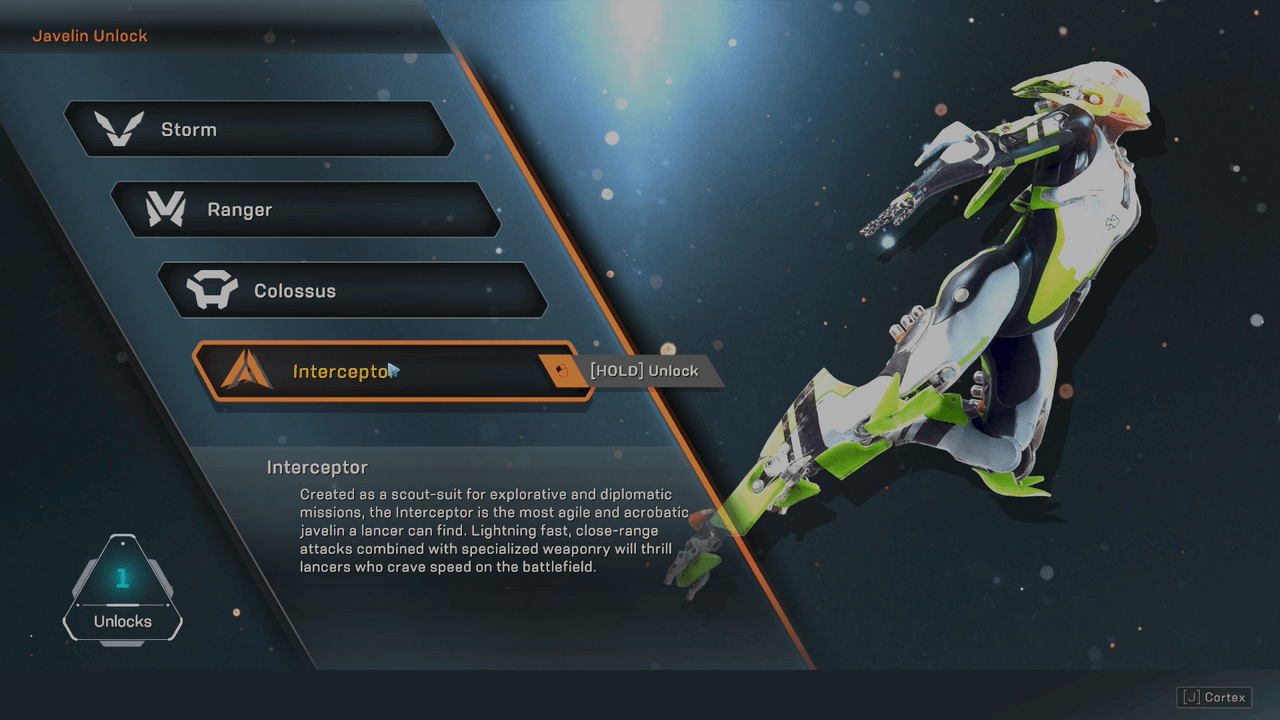Image resolution: width=1280 pixels, height=720 pixels.
Task: Click the [J] key hint in Cortex button
Action: click(1190, 697)
